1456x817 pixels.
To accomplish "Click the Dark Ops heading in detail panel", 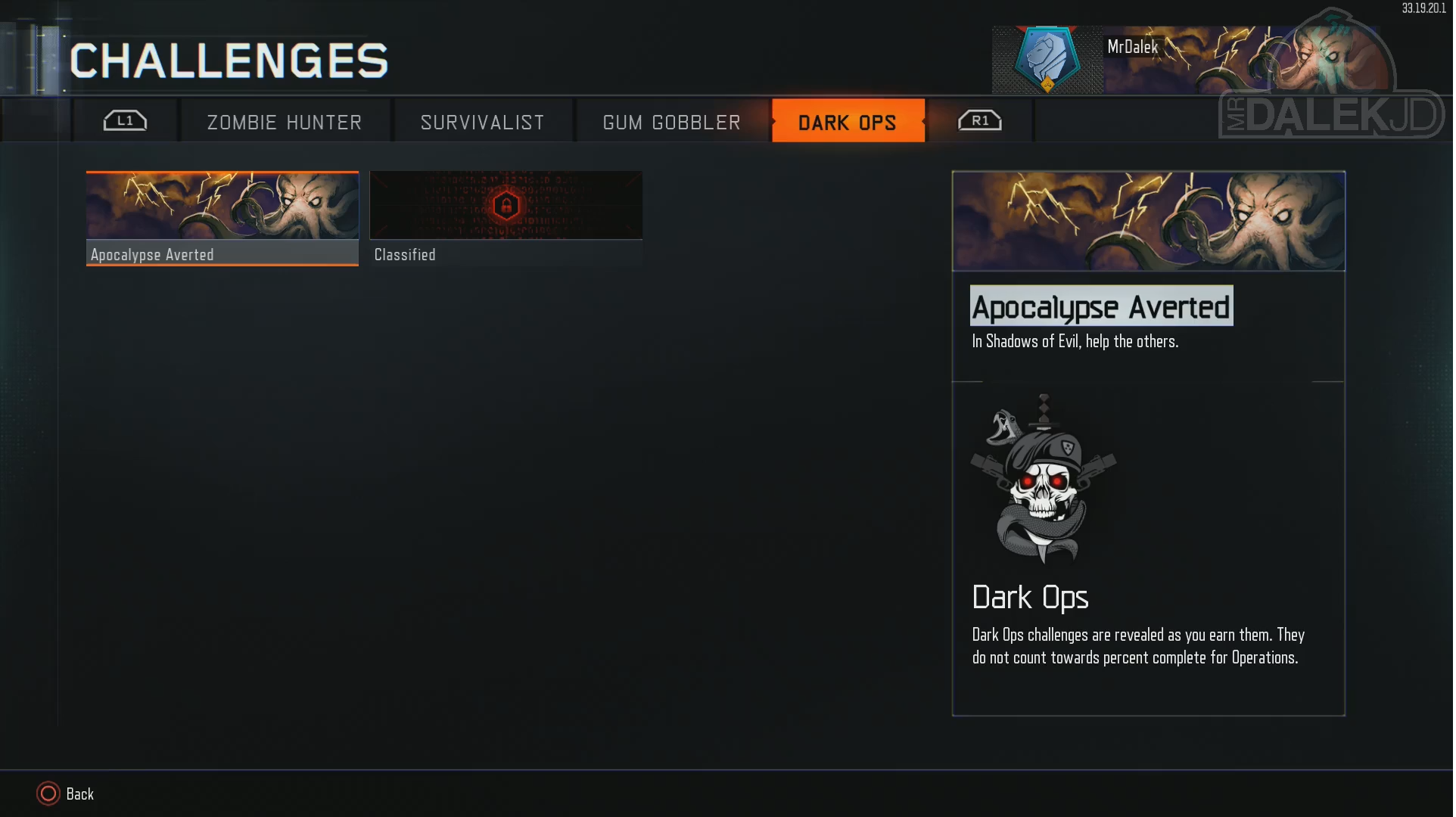I will [x=1030, y=597].
